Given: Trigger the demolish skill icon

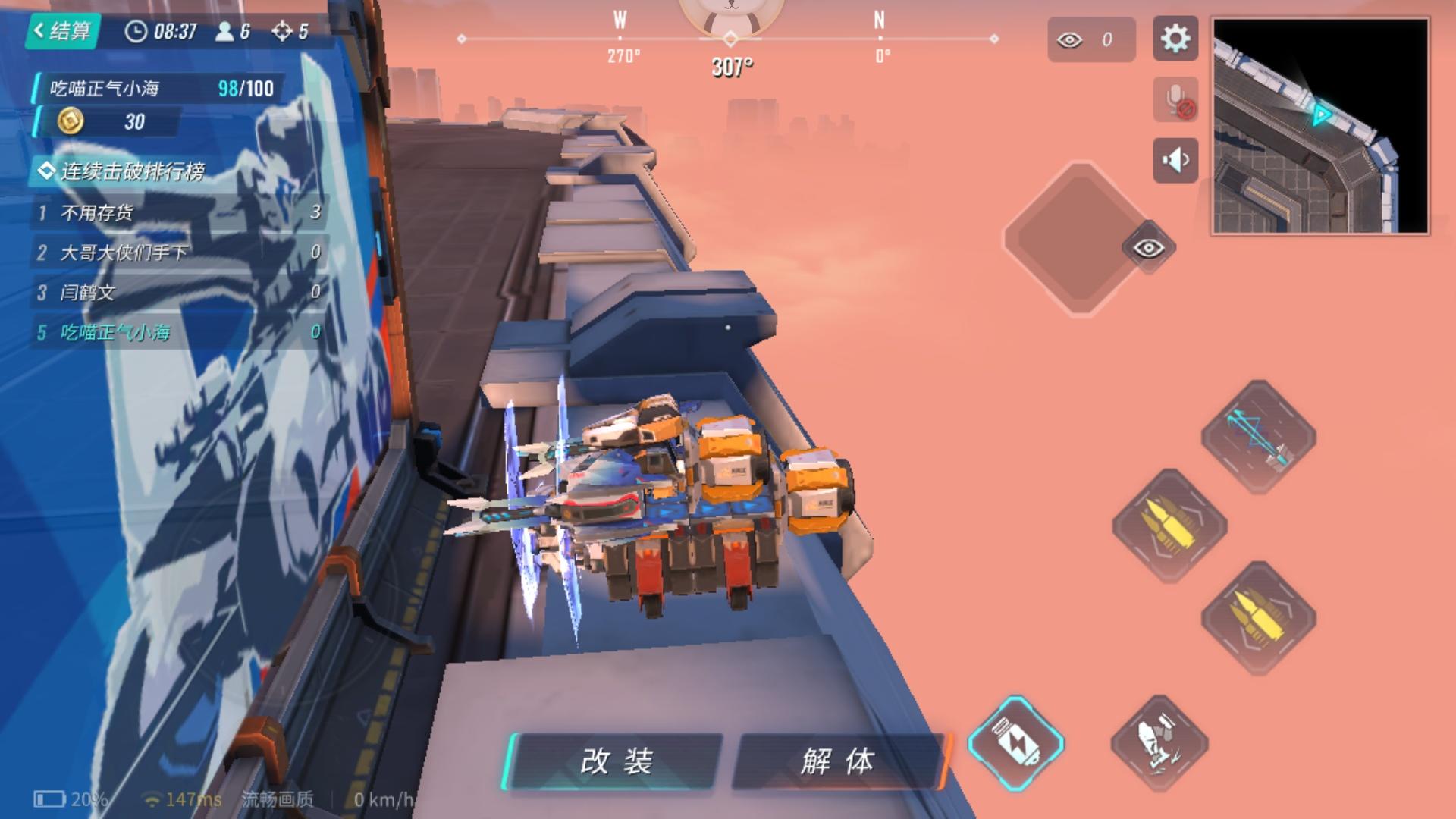Looking at the screenshot, I should (x=1159, y=742).
